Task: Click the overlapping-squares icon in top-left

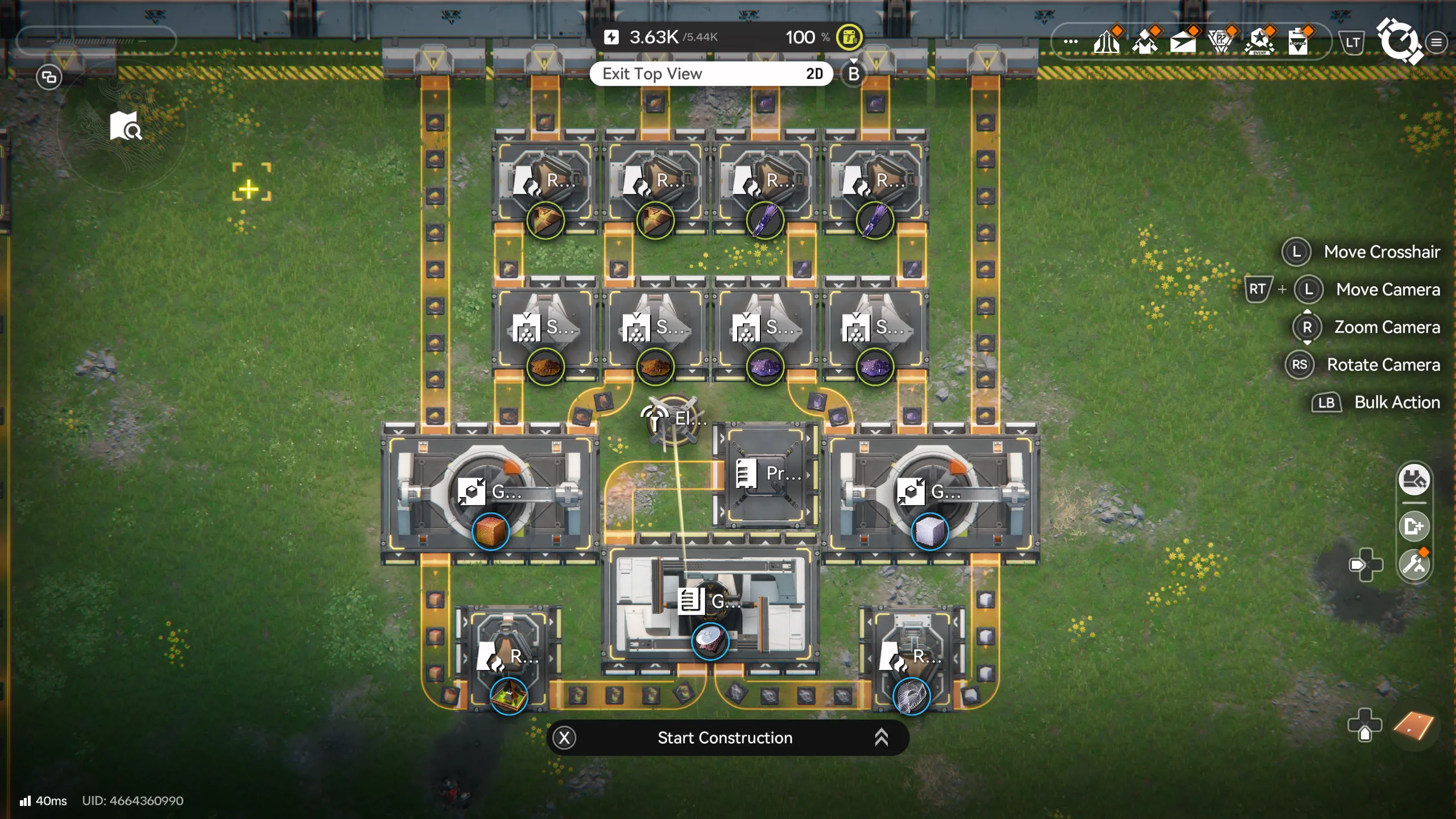Action: (49, 77)
